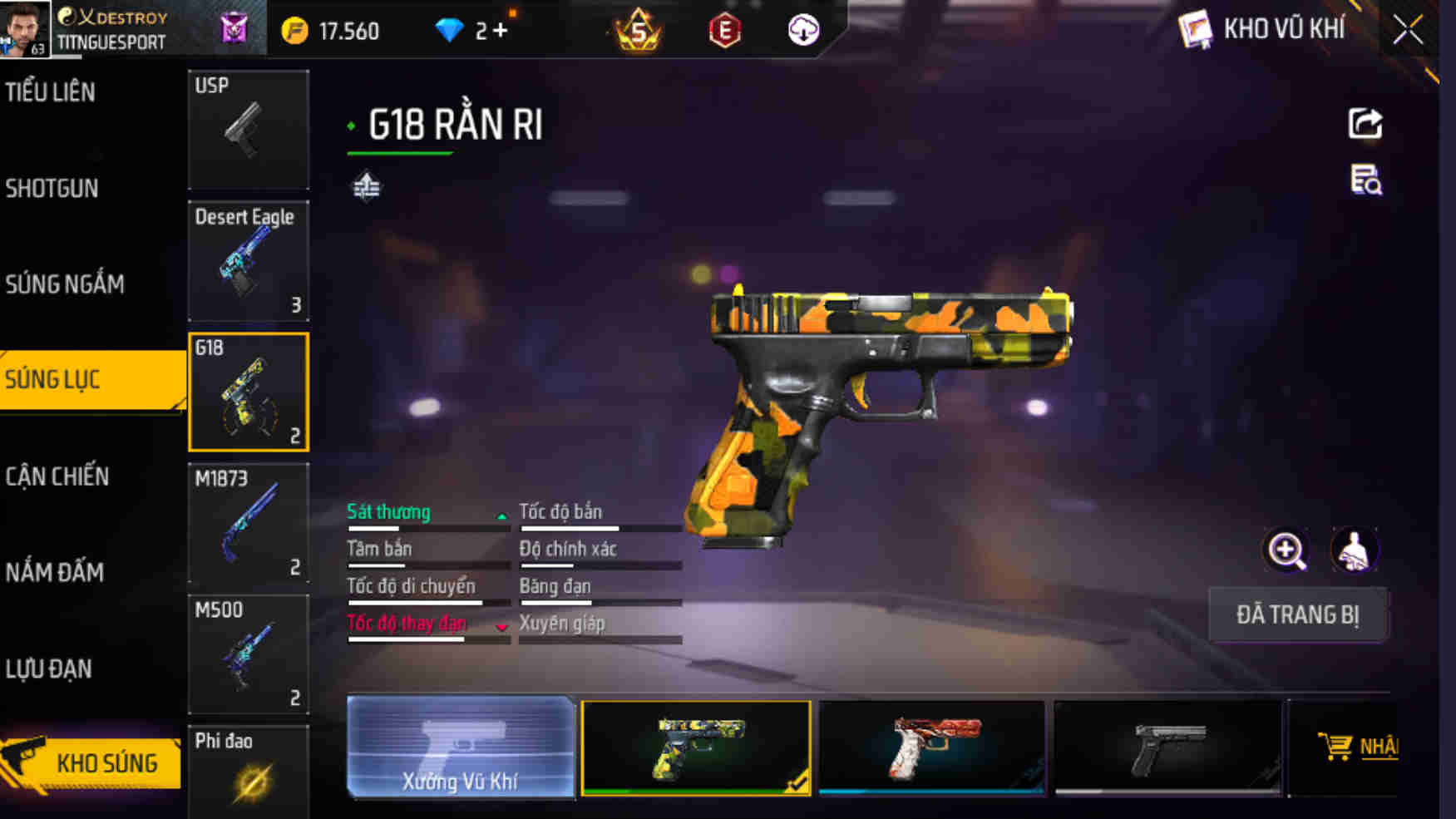
Task: Click the weapon details magnifier document icon
Action: point(1364,183)
